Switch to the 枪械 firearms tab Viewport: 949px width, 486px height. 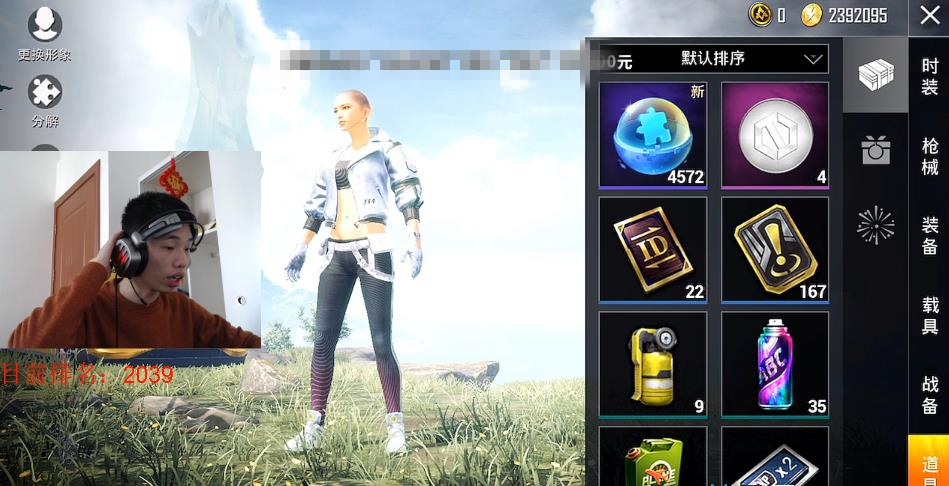tap(929, 157)
